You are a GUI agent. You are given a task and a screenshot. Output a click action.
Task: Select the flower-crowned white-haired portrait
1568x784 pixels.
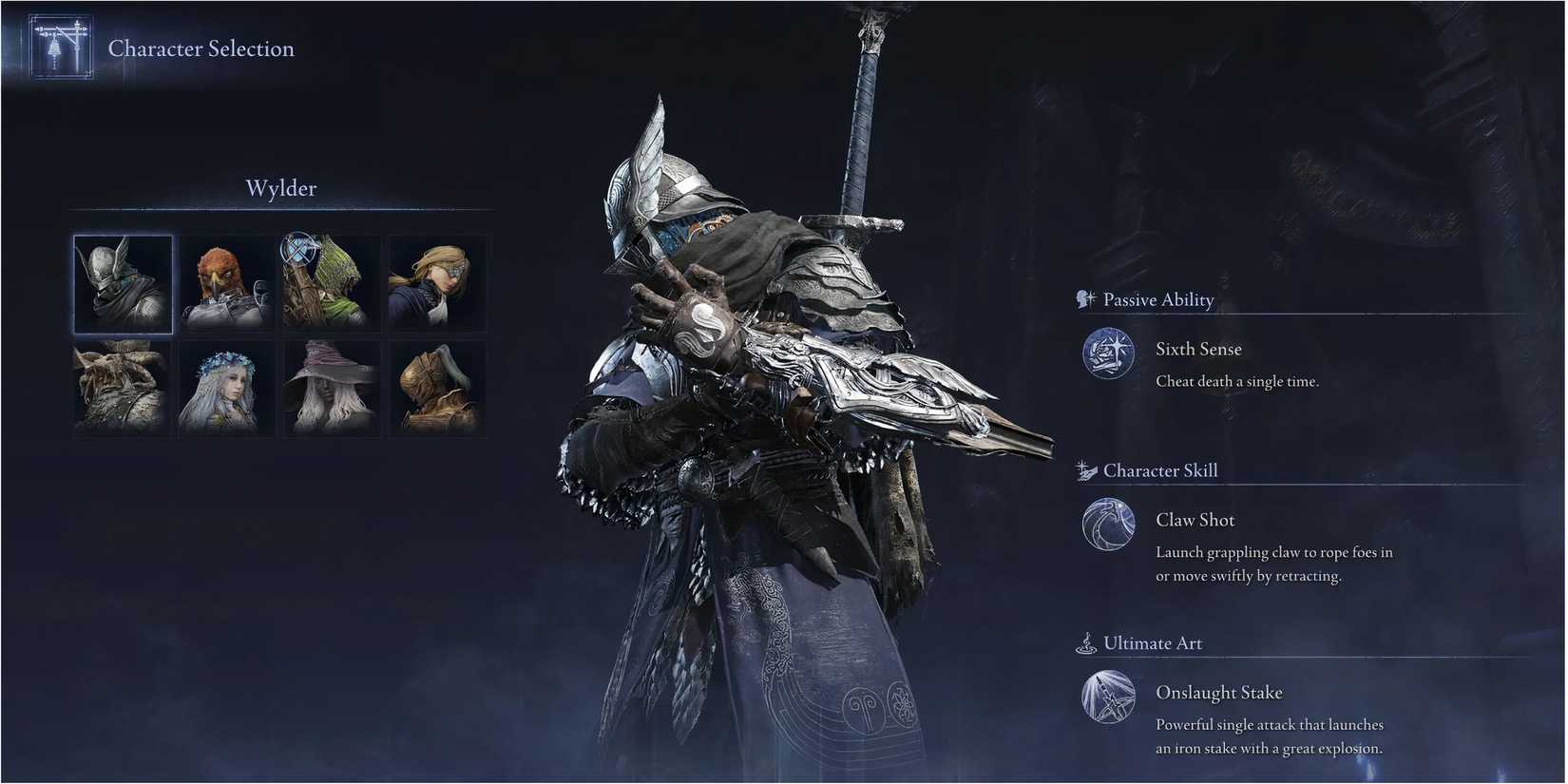pyautogui.click(x=225, y=390)
